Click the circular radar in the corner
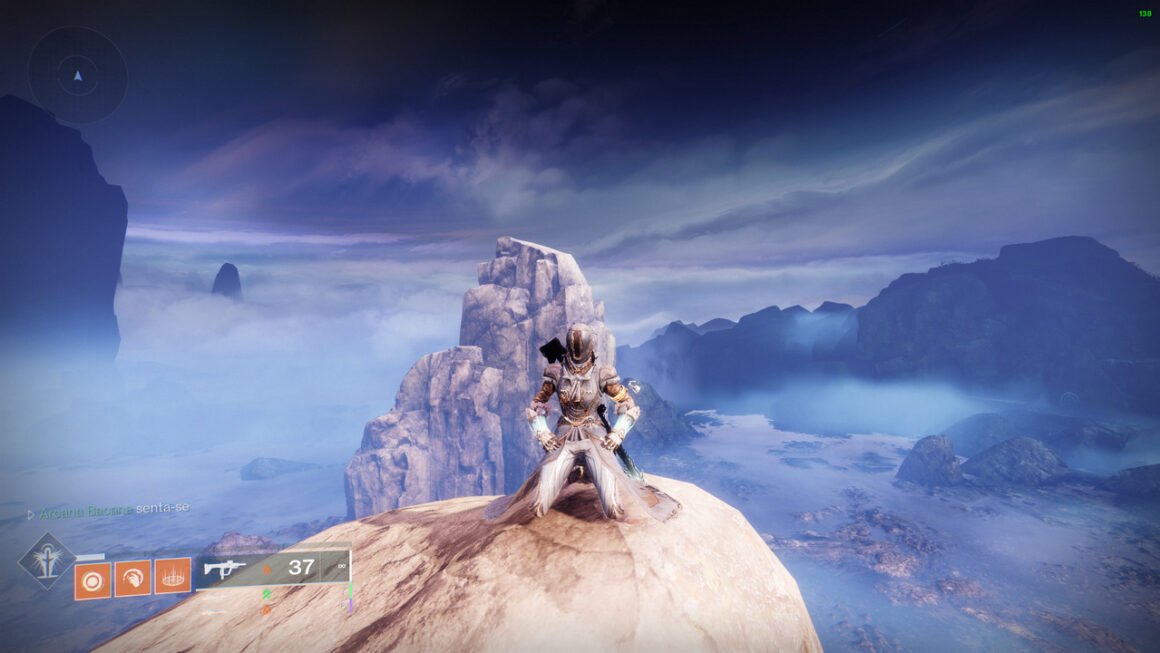 pos(77,75)
